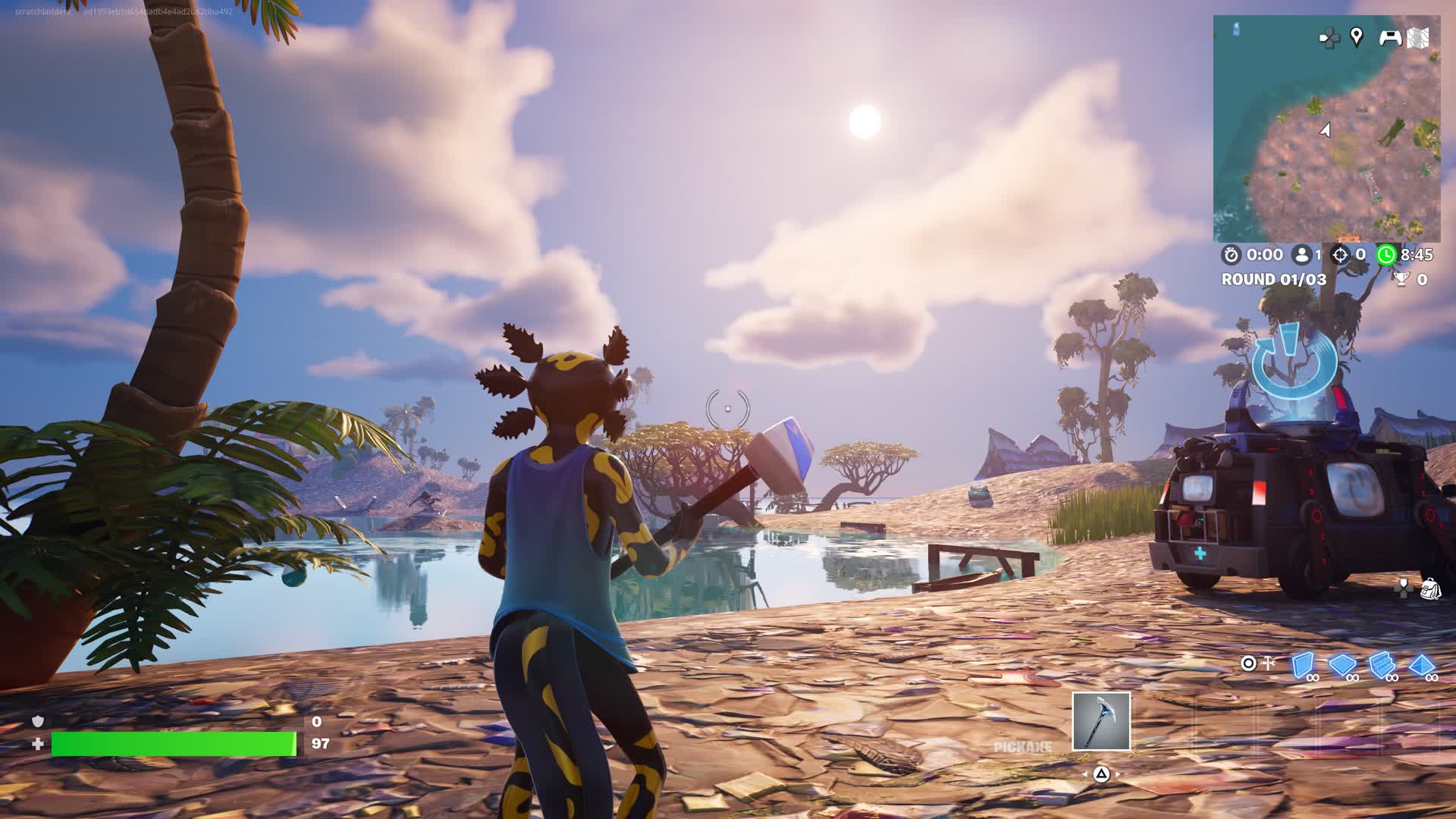
Task: Pick the stairs building piece
Action: coord(1381,665)
